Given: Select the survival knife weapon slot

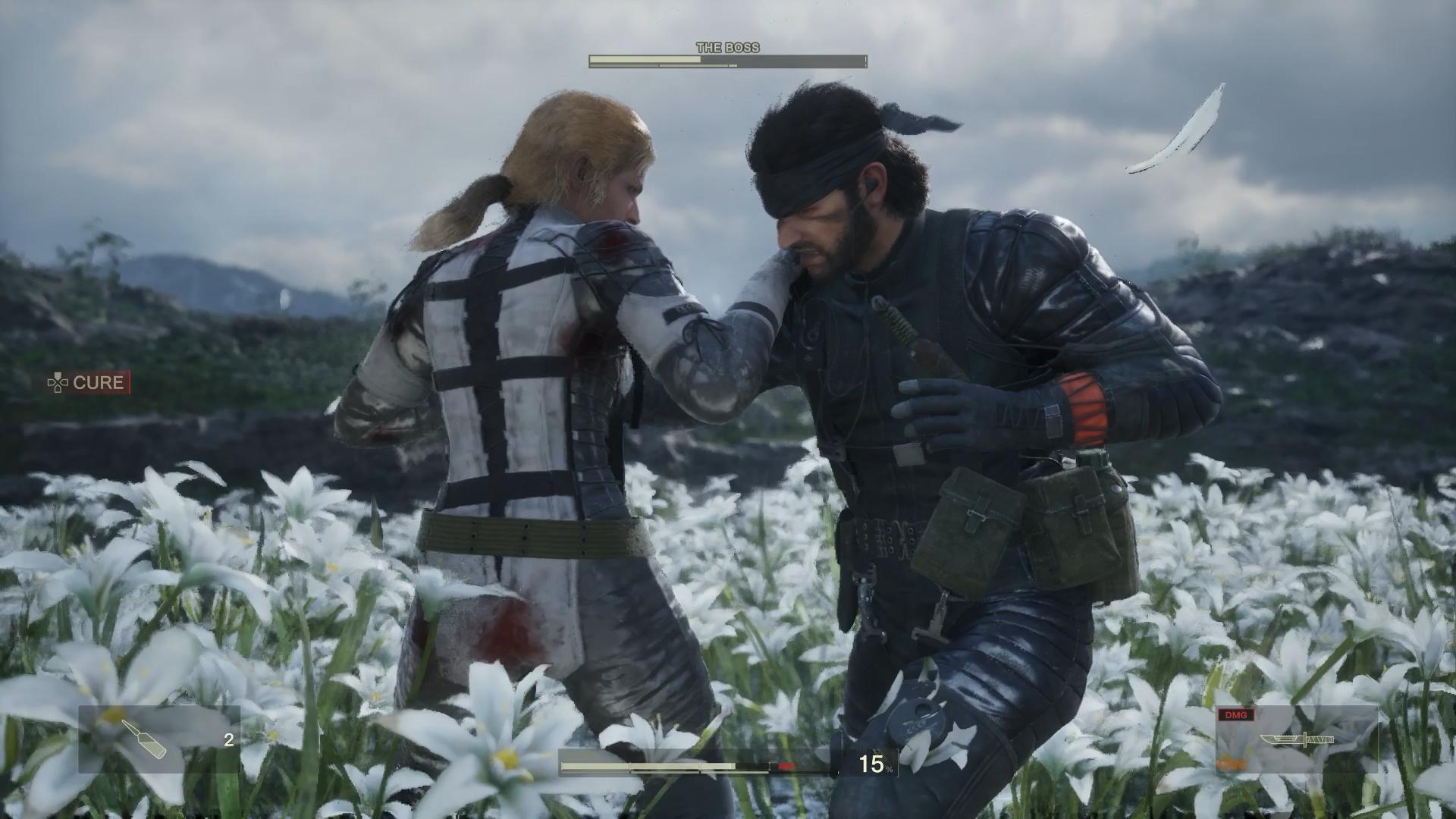Looking at the screenshot, I should click(1297, 739).
